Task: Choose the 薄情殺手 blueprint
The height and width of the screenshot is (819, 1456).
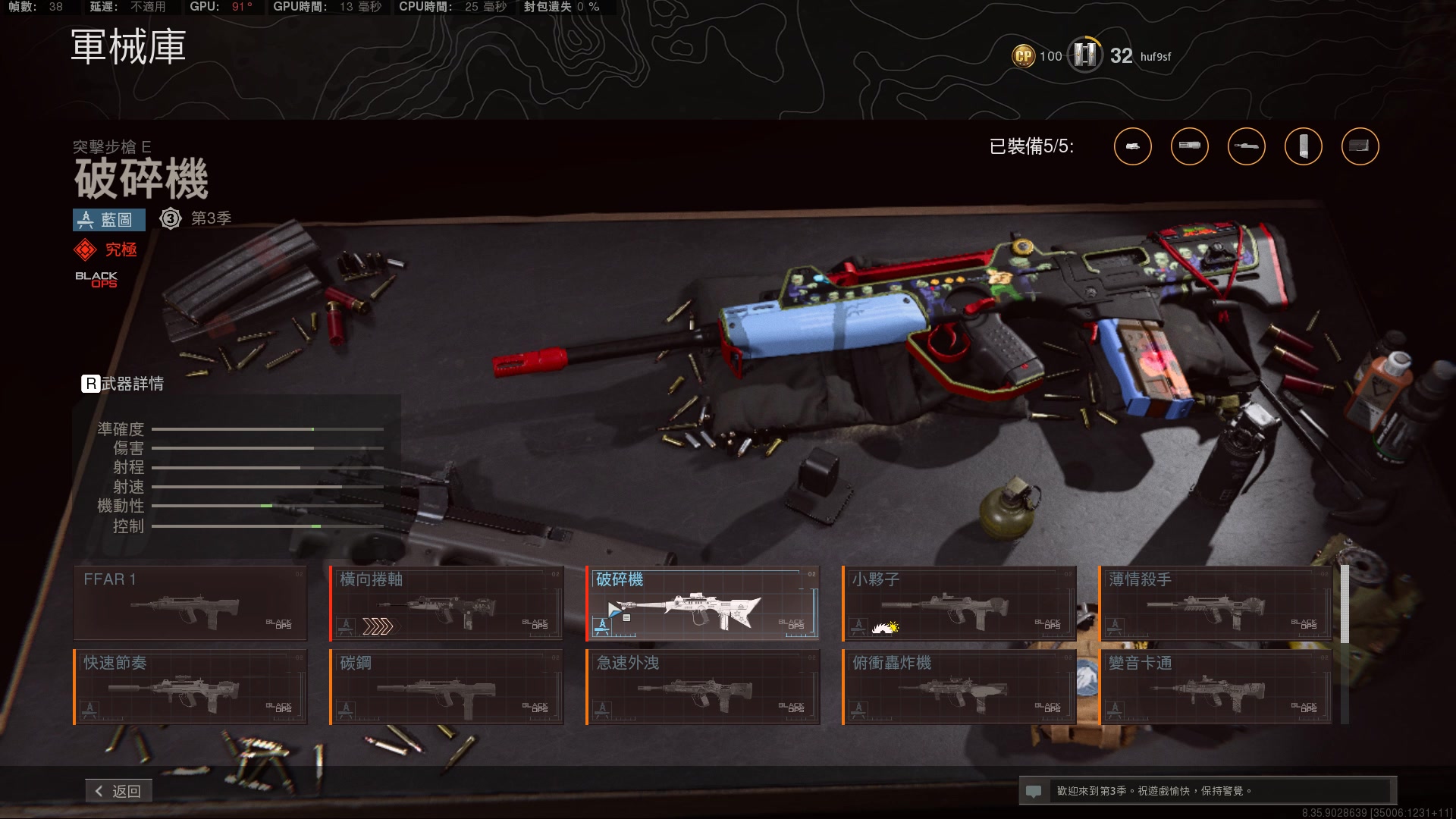Action: (1216, 603)
